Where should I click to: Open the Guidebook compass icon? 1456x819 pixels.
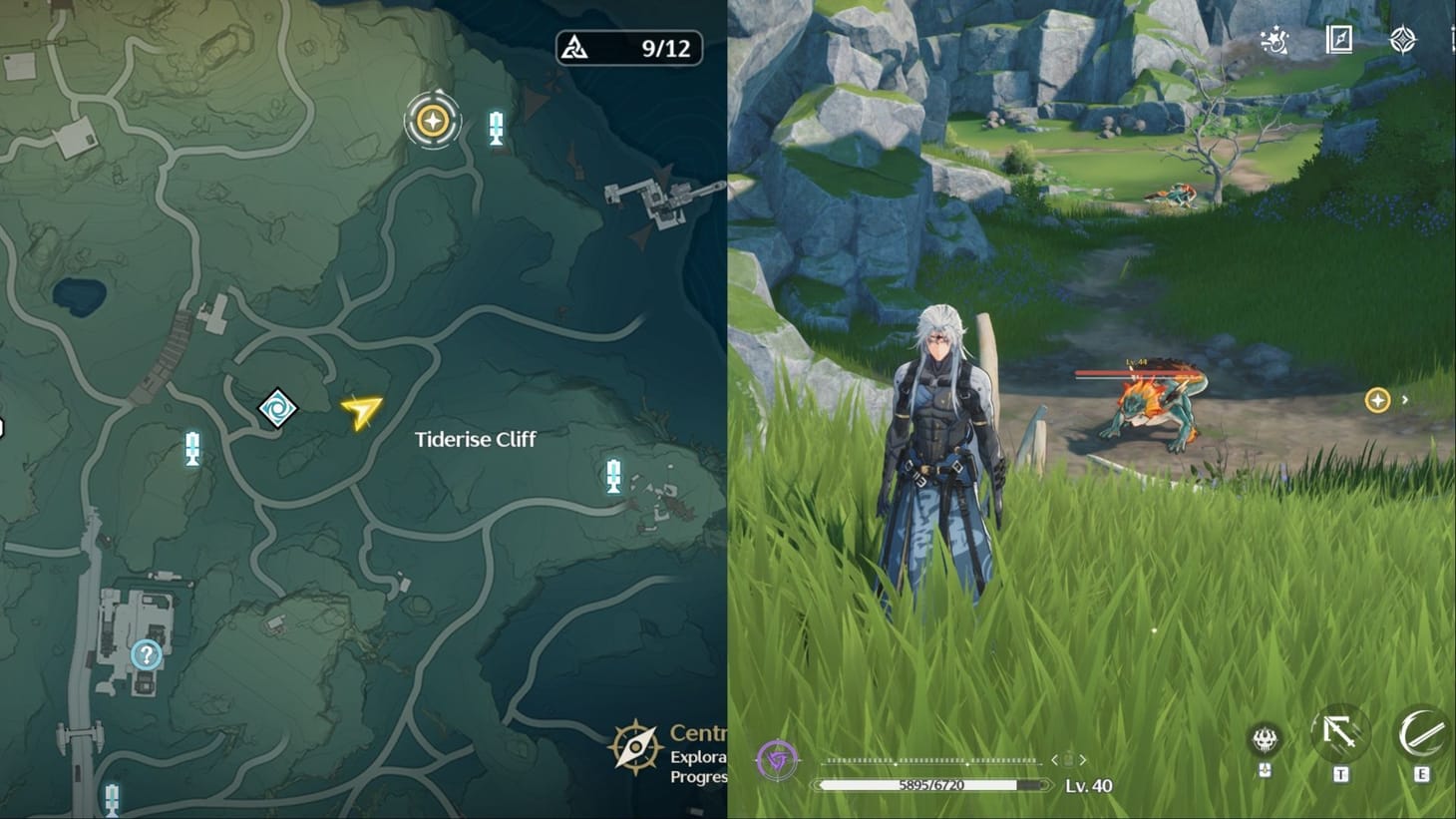click(1339, 41)
